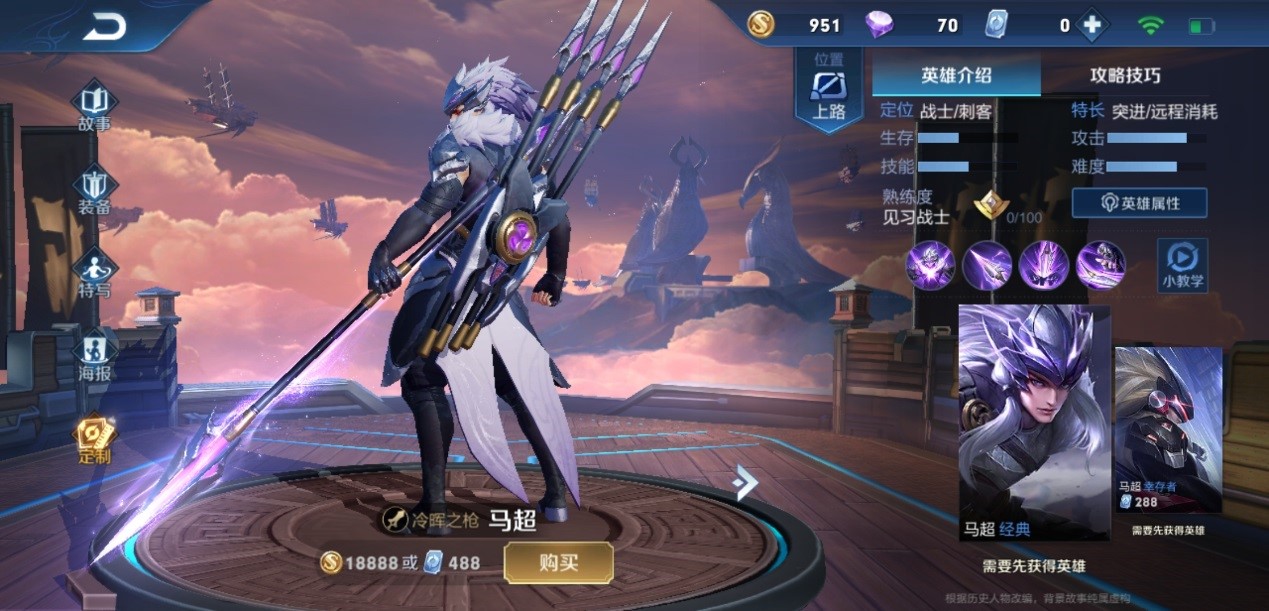The height and width of the screenshot is (611, 1269).
Task: Open the 故事 story page
Action: (x=95, y=108)
